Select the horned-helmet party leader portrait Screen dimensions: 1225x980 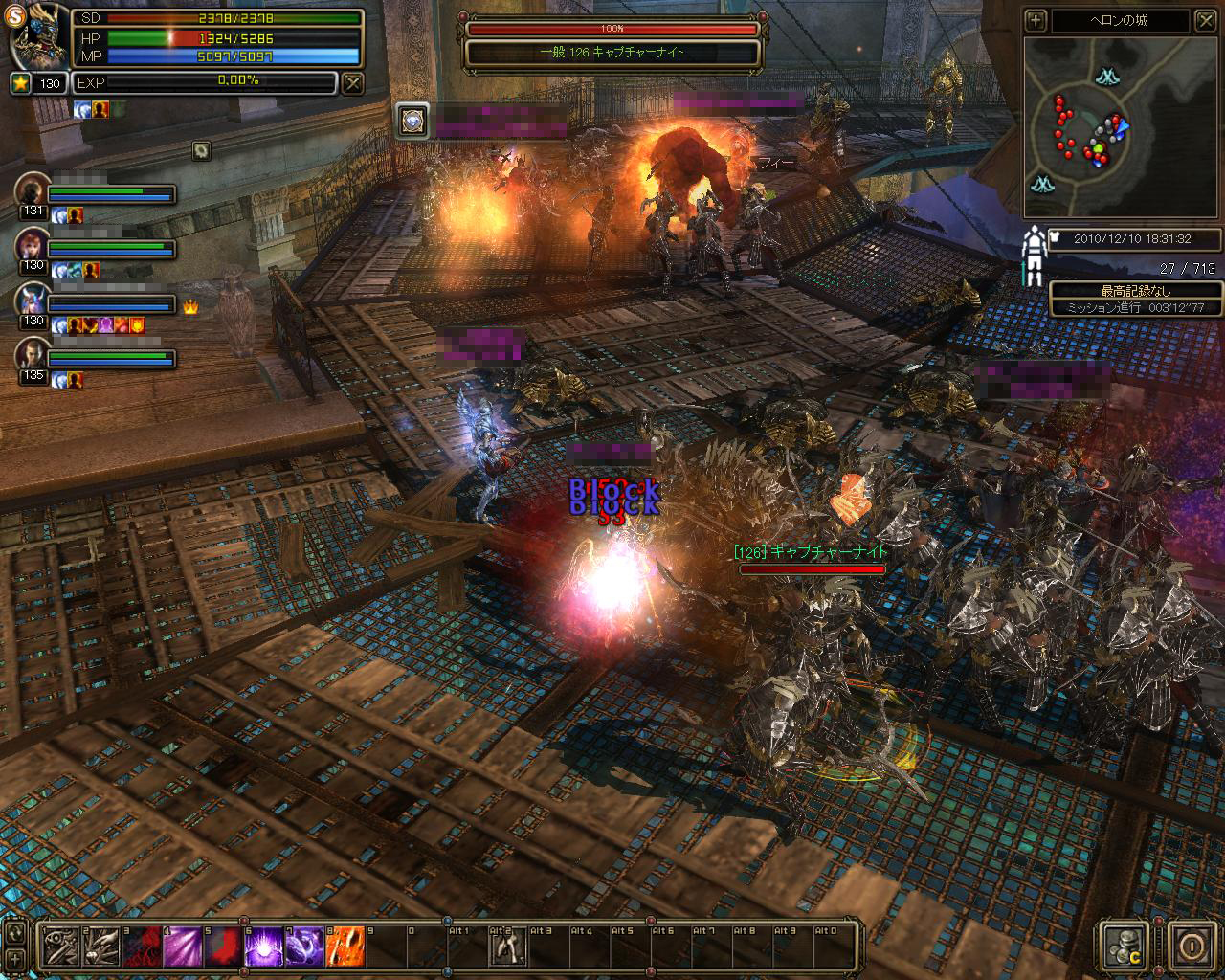pos(33,301)
